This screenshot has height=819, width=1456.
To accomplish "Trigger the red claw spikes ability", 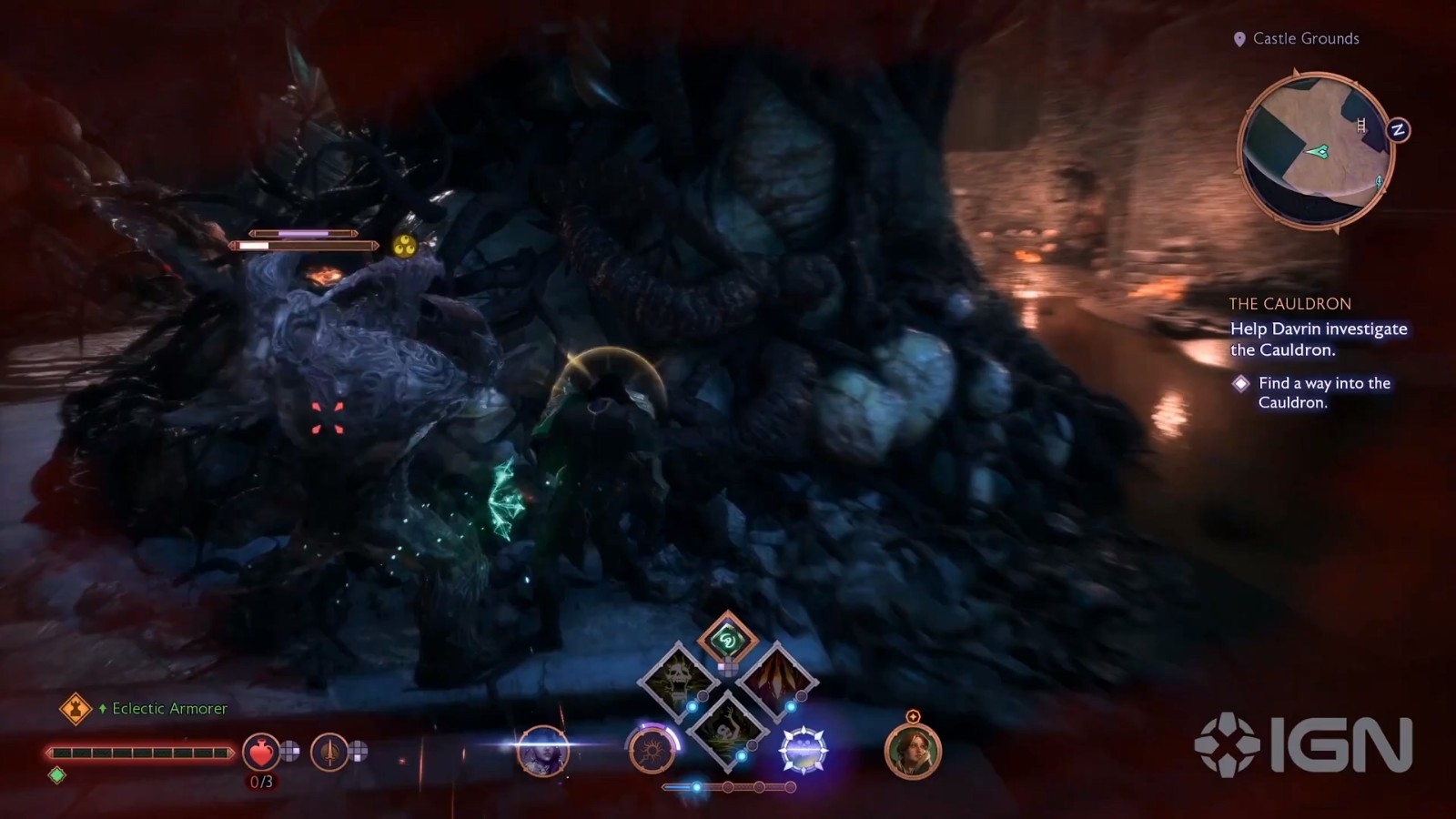I will point(776,680).
